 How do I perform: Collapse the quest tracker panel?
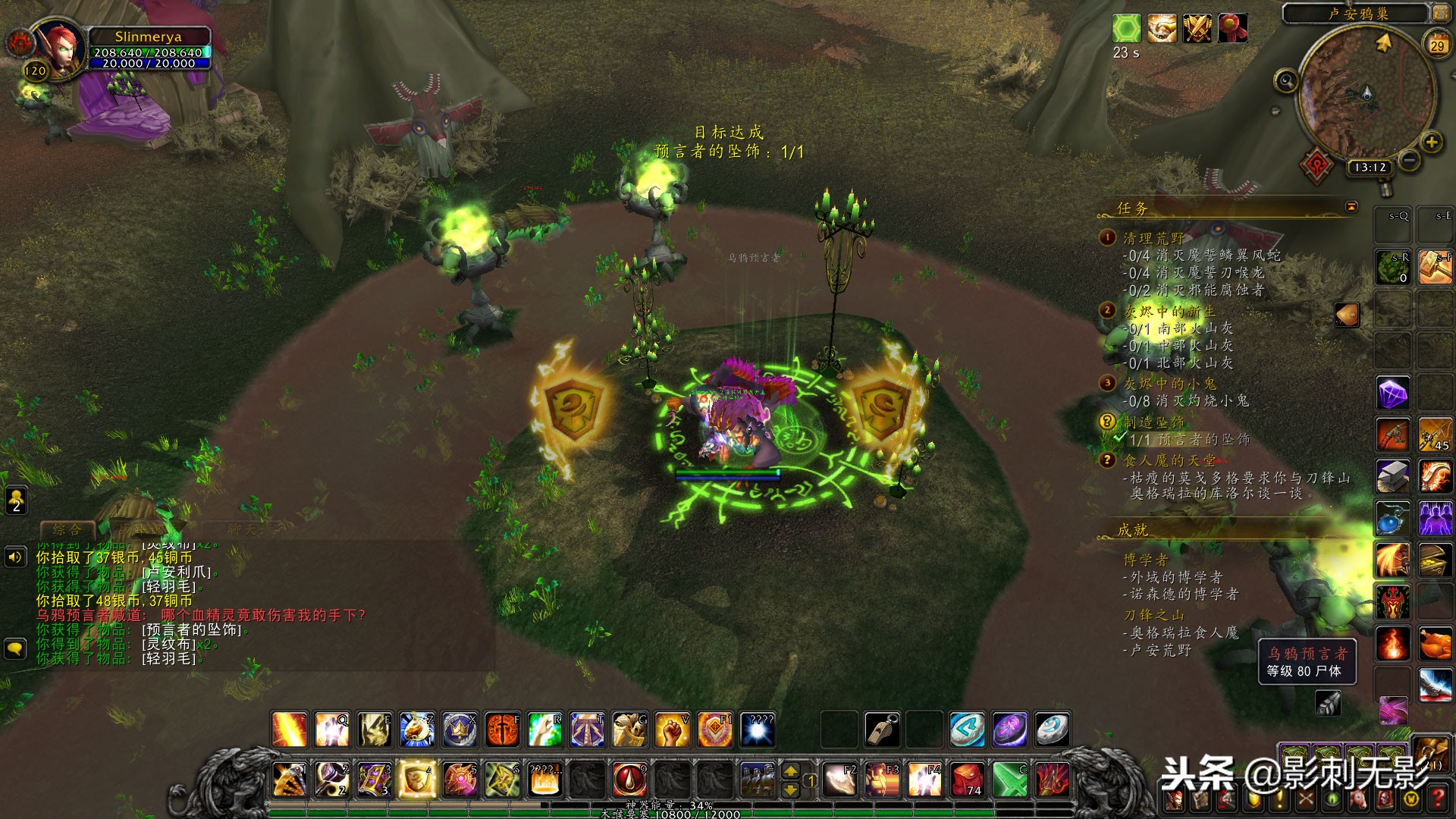tap(1351, 206)
